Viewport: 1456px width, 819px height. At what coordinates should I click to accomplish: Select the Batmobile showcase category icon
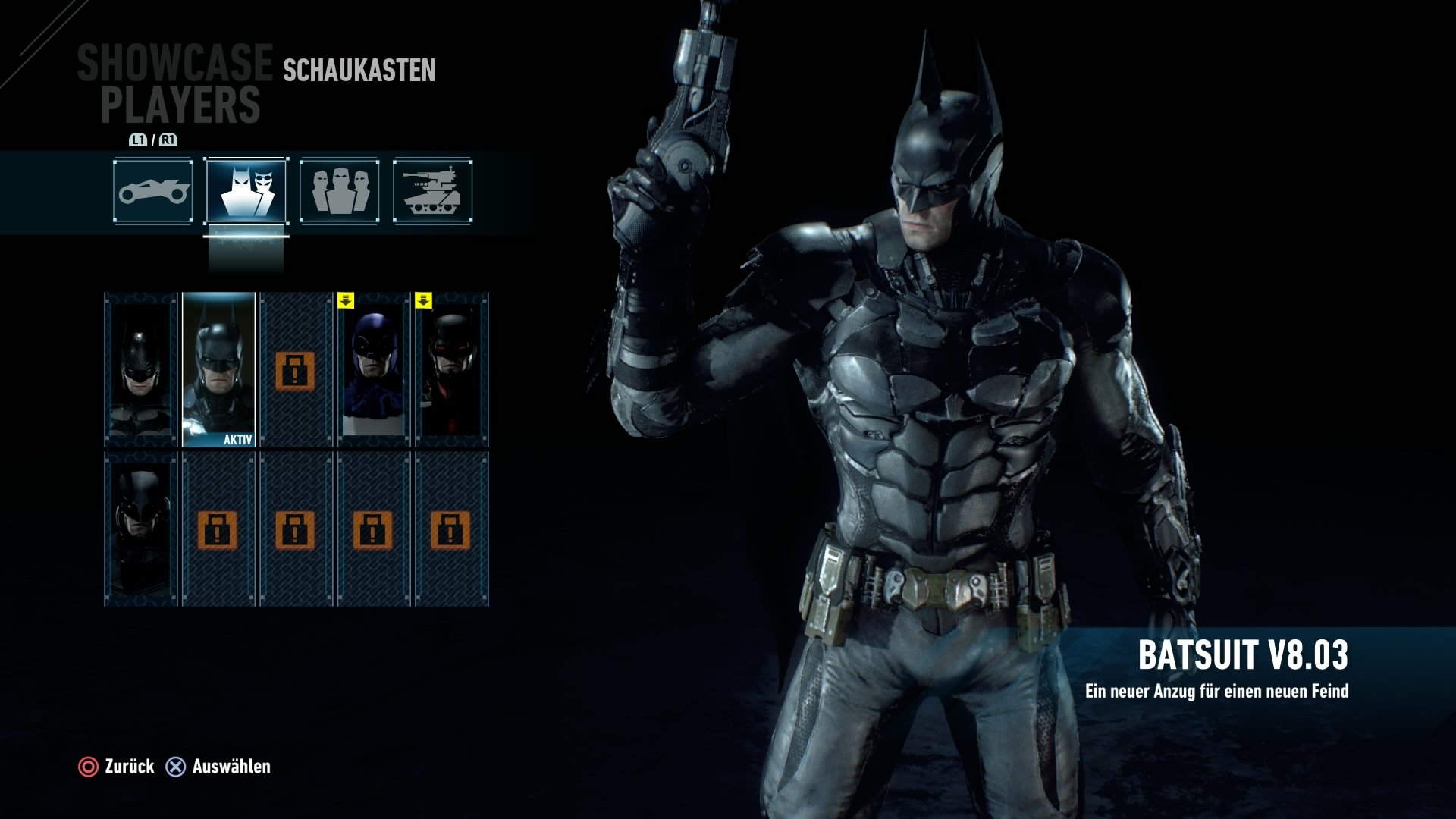[x=152, y=190]
